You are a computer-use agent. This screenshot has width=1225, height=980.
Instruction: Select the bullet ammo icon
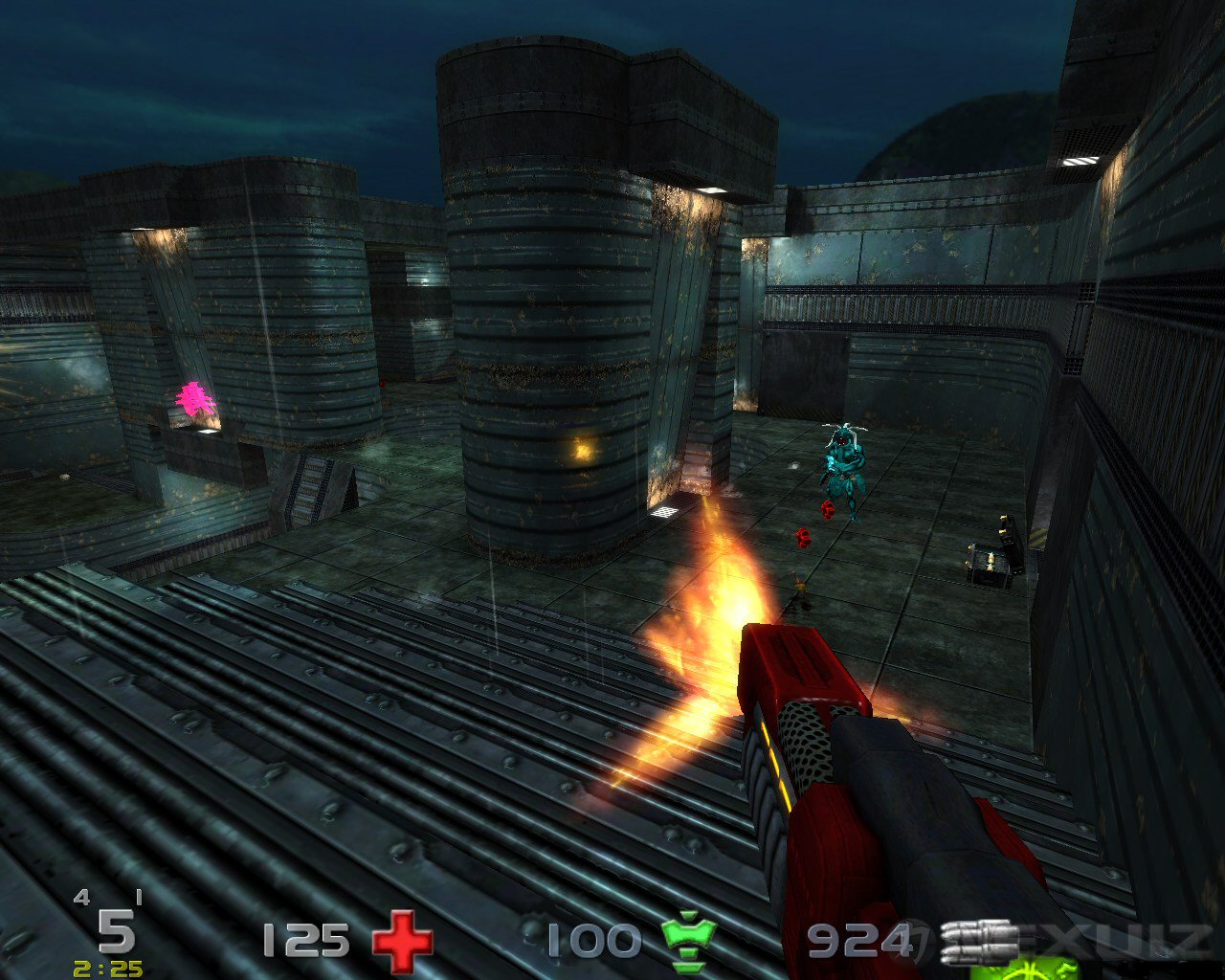(978, 942)
